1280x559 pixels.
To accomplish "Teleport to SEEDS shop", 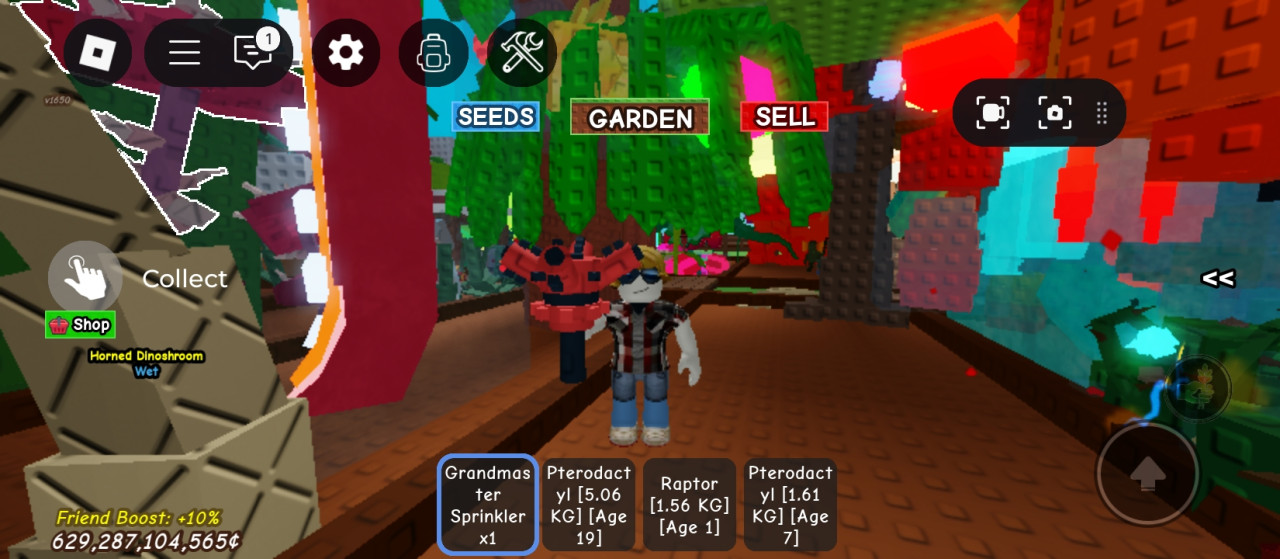I will pos(495,117).
